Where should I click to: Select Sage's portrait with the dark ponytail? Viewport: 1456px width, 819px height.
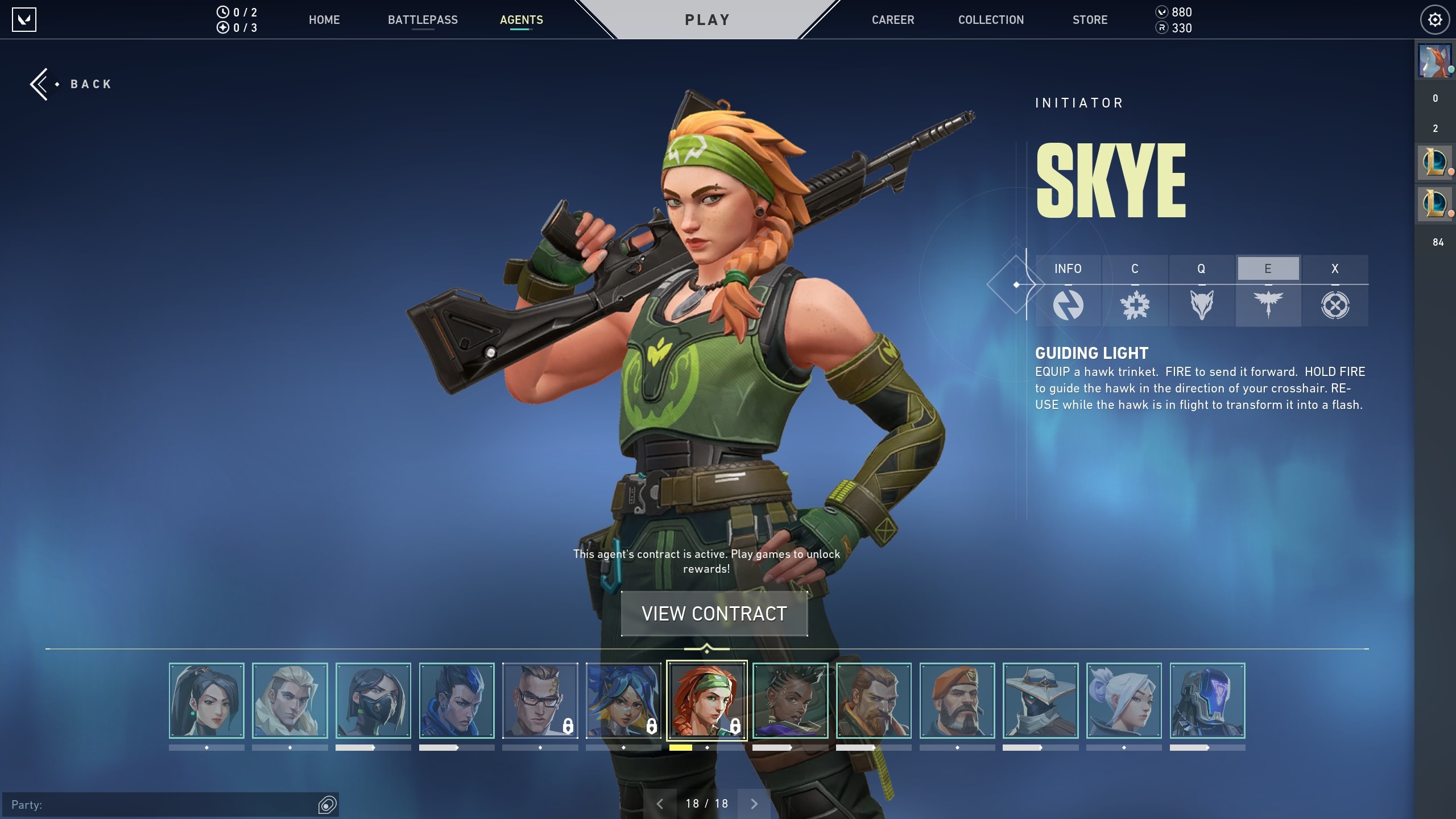206,701
